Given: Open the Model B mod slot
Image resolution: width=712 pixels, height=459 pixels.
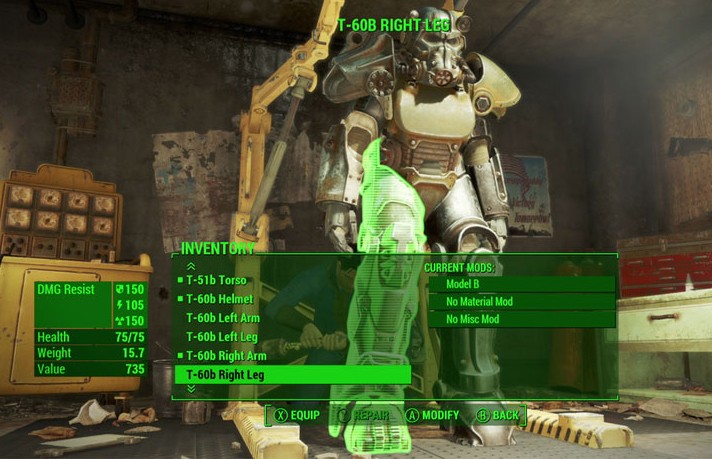Looking at the screenshot, I should click(521, 284).
